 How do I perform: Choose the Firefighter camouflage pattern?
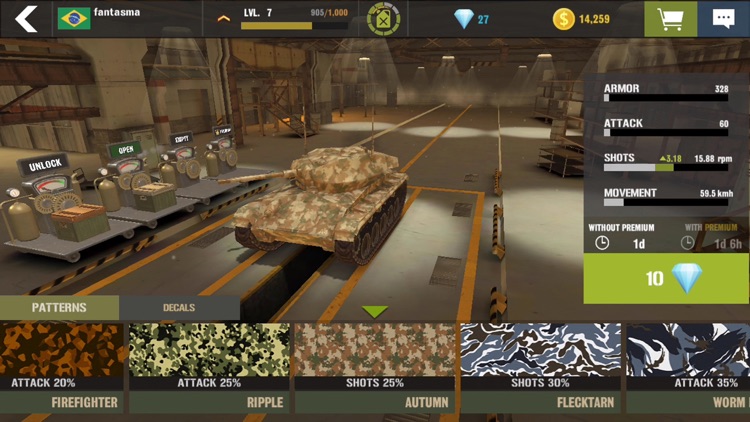pyautogui.click(x=62, y=366)
